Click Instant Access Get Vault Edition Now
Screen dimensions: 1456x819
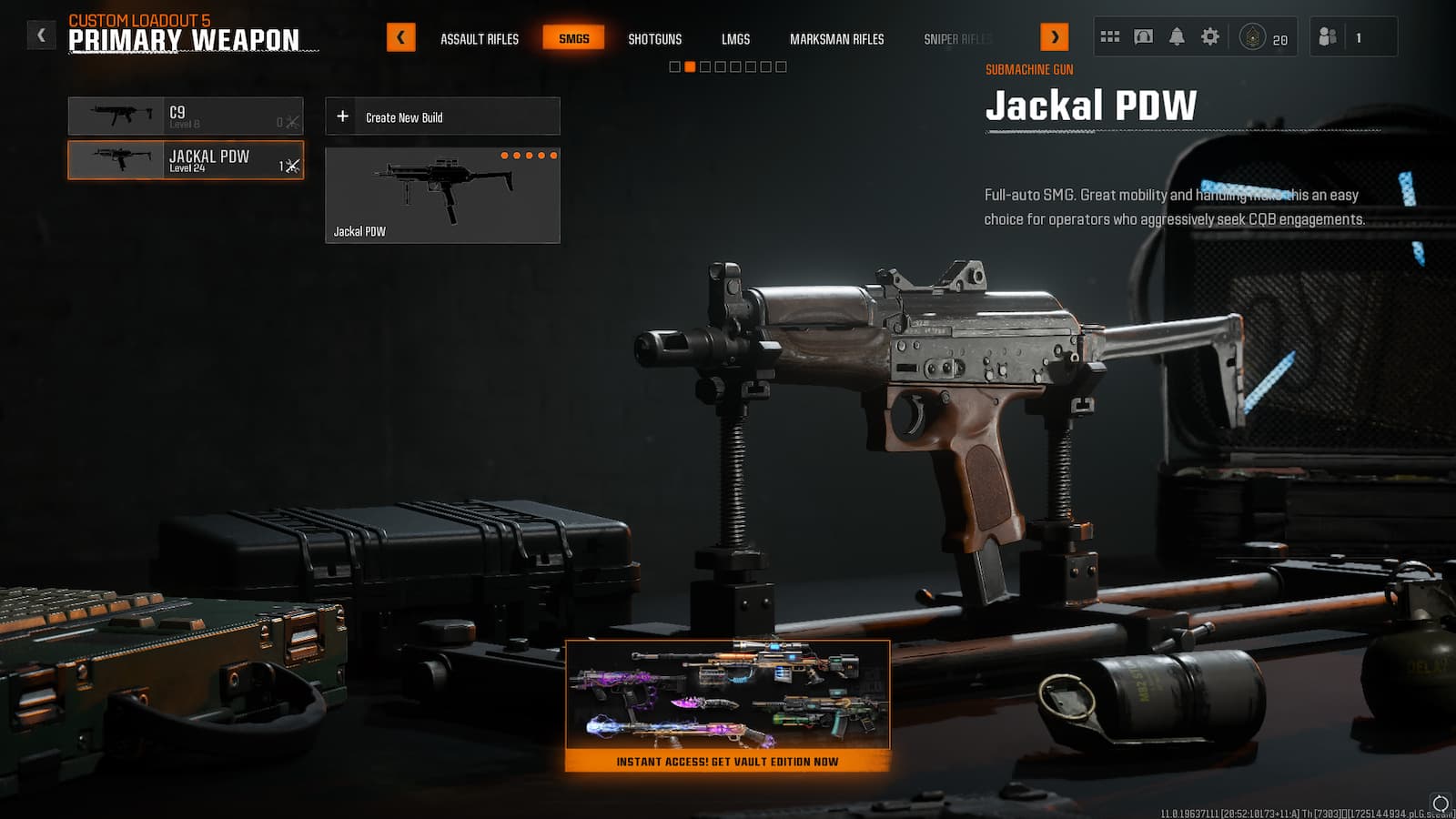tap(728, 763)
